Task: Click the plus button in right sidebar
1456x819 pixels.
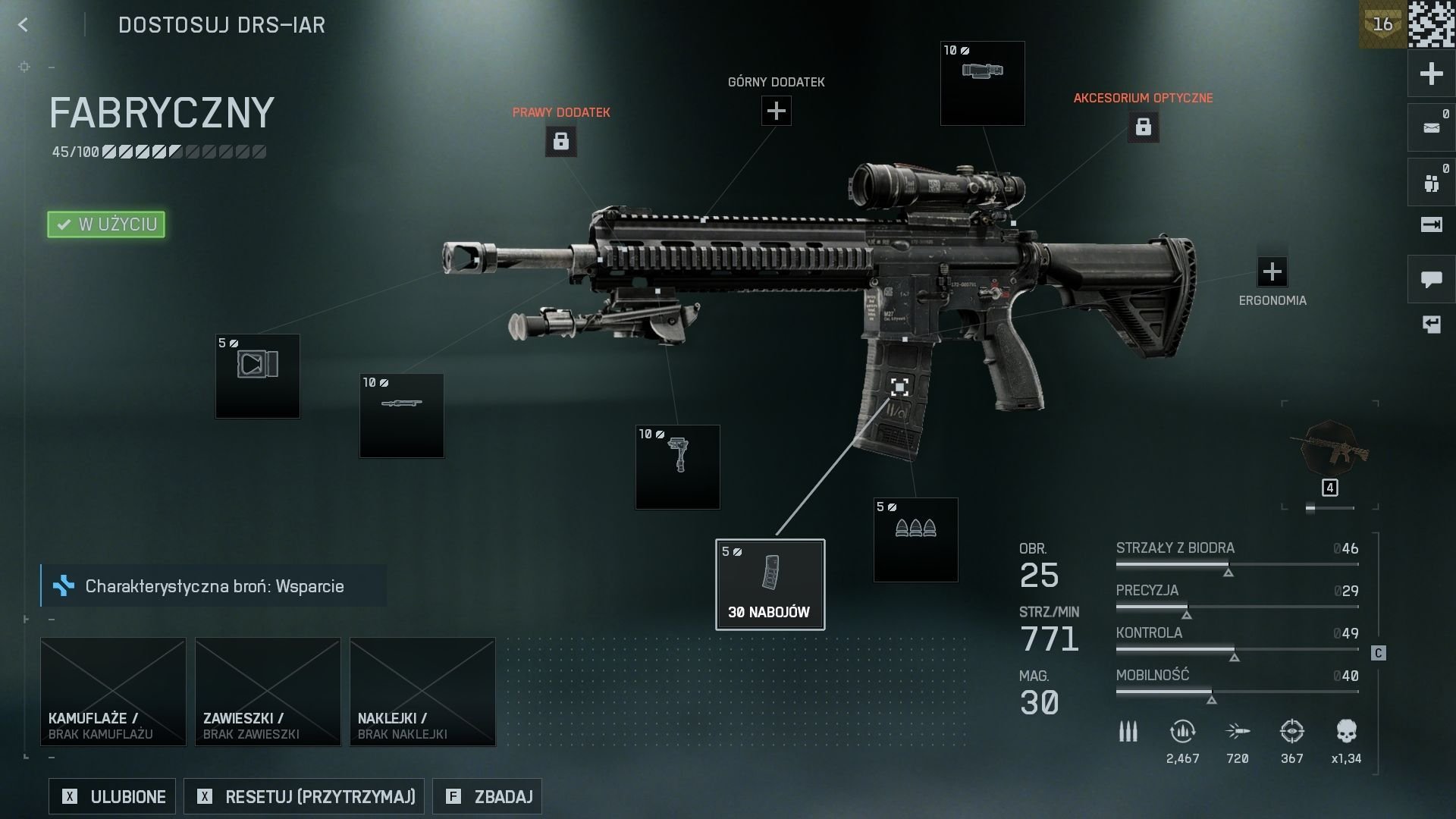Action: click(1431, 74)
